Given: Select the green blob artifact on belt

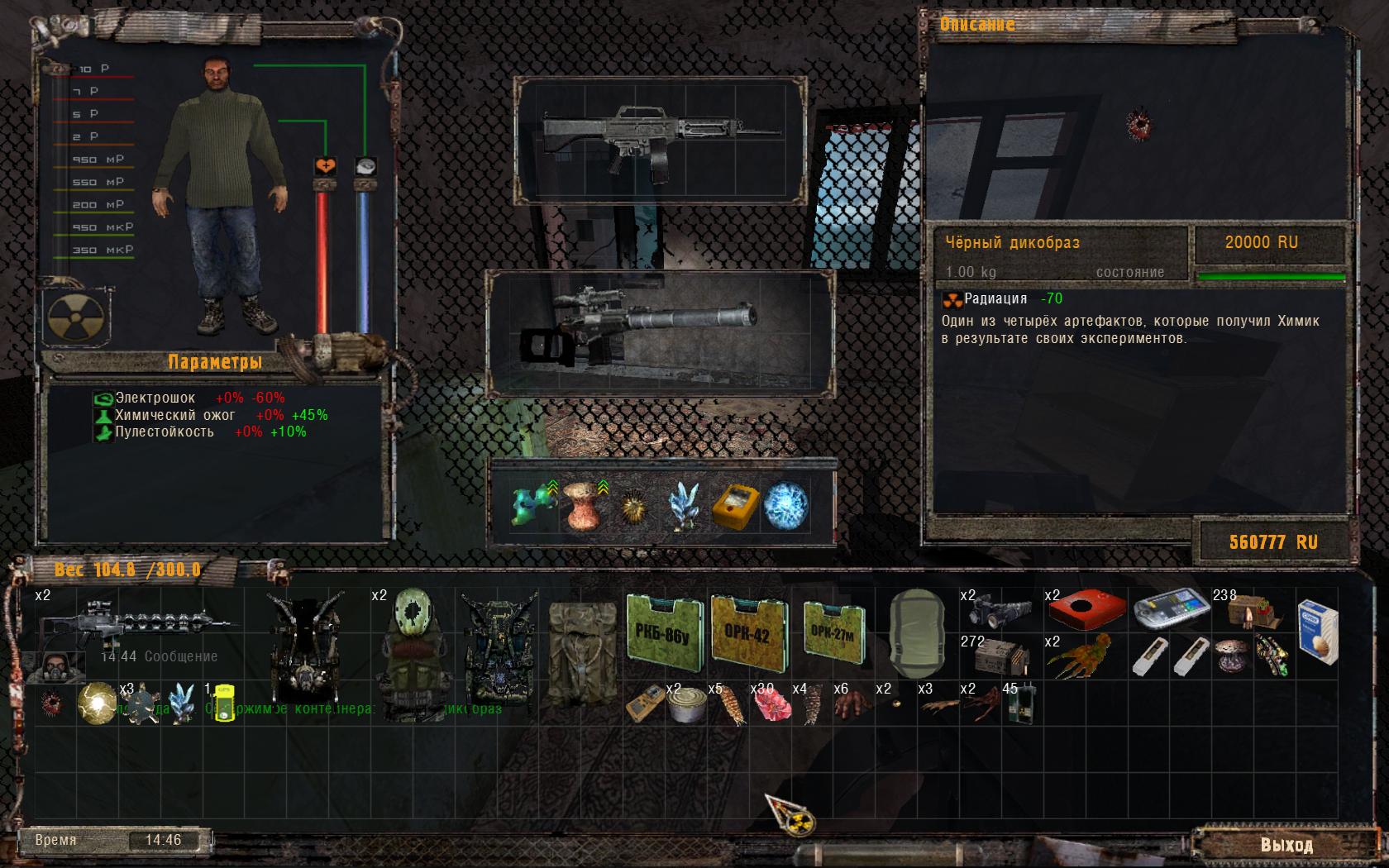Looking at the screenshot, I should tap(531, 506).
